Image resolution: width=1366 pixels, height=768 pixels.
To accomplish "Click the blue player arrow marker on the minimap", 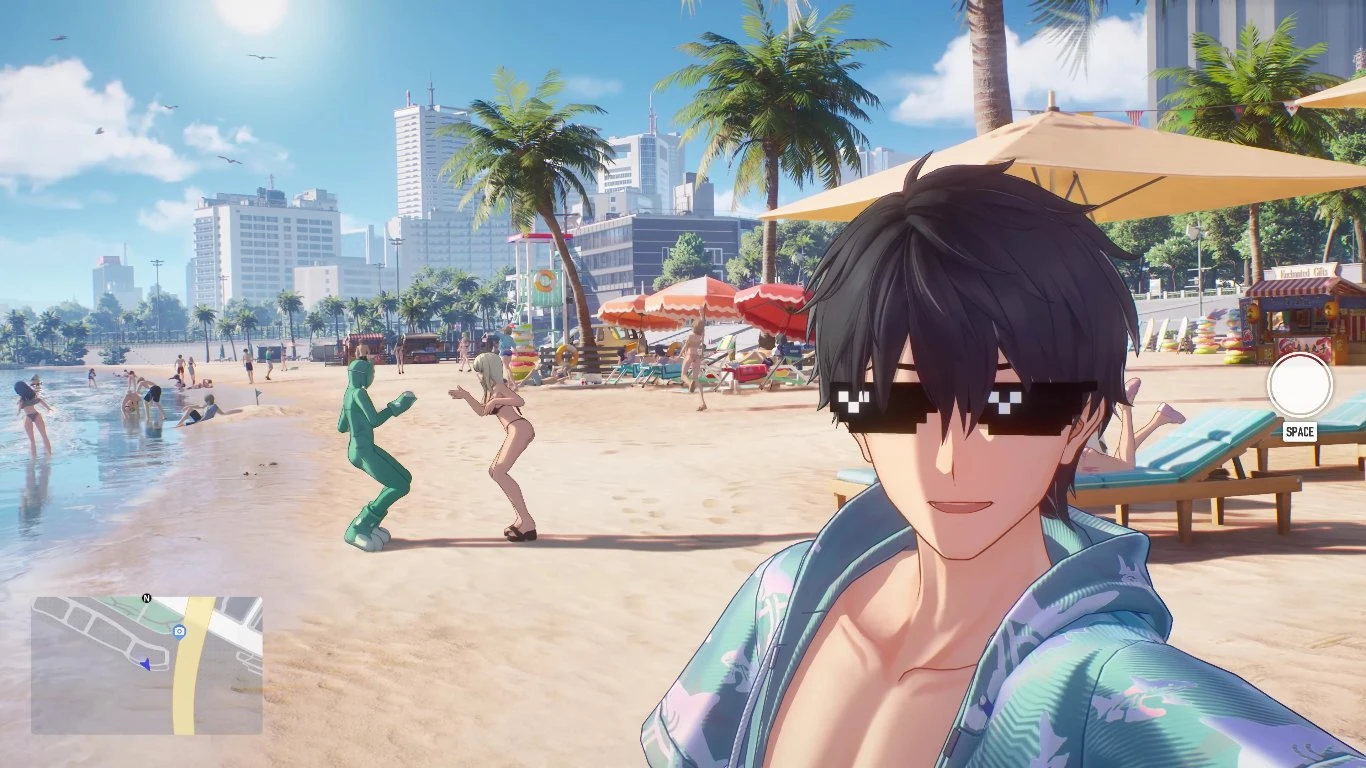I will [146, 664].
